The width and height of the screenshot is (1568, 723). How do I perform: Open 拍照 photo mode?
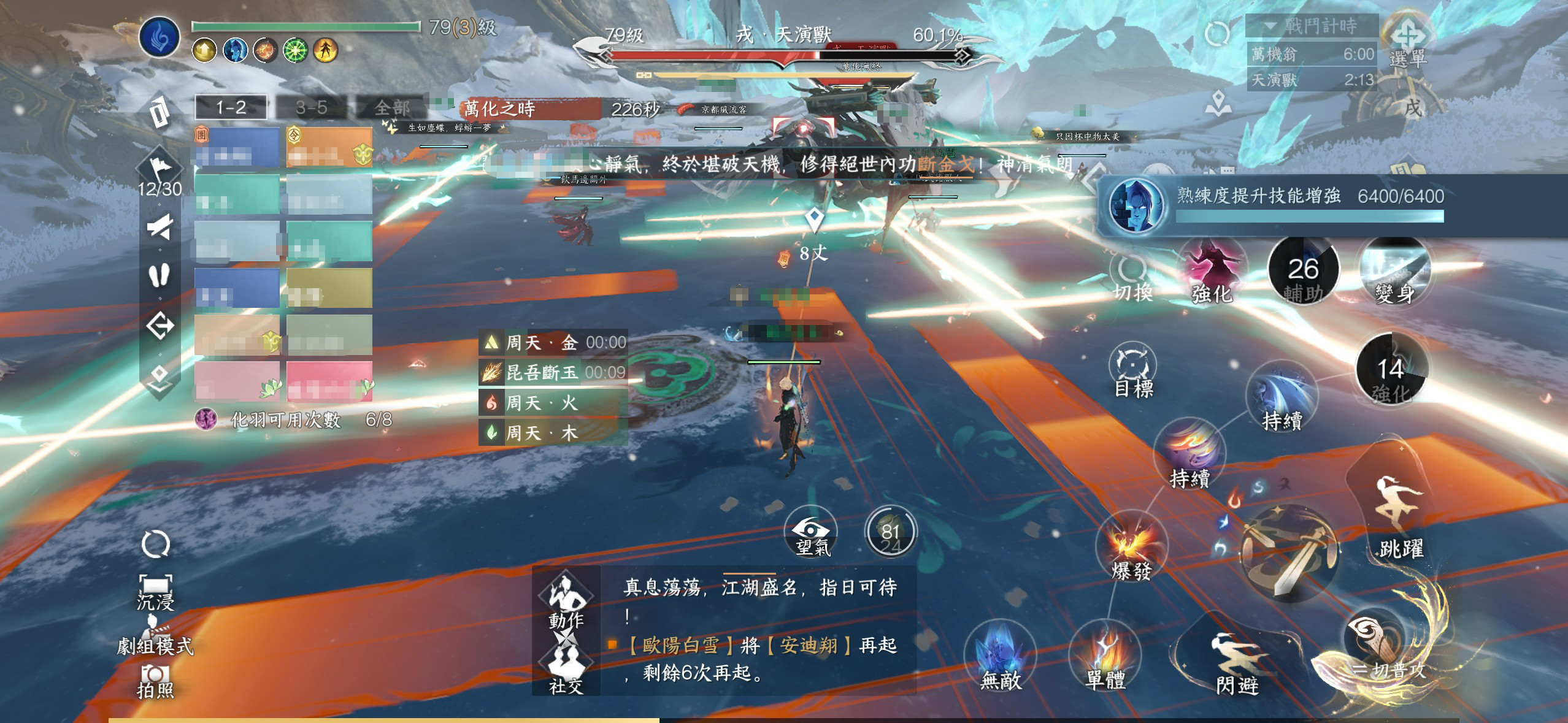click(x=155, y=680)
